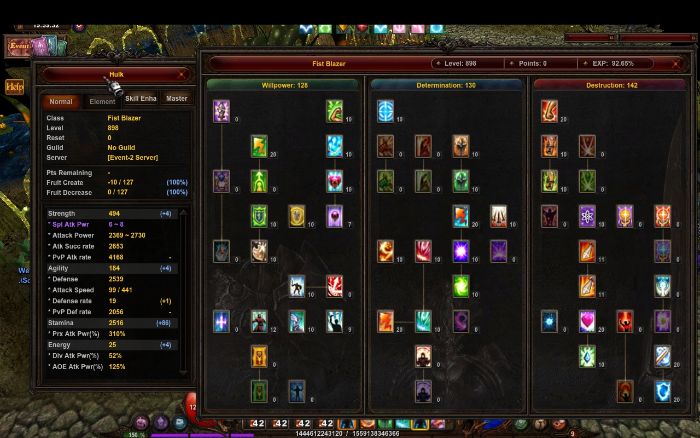Select the green flame skill in Determination

tap(460, 287)
